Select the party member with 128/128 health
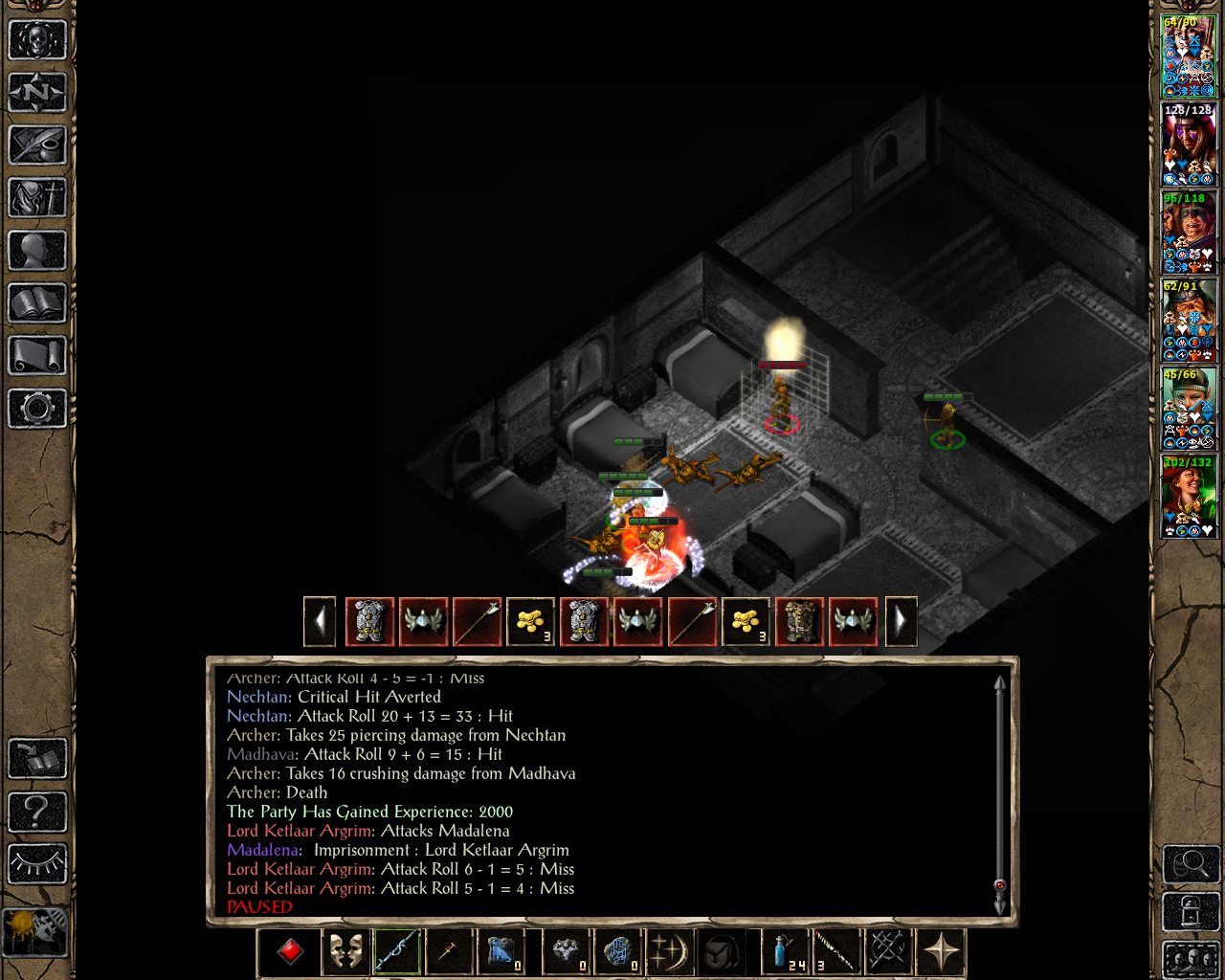The height and width of the screenshot is (980, 1225). pos(1189,145)
